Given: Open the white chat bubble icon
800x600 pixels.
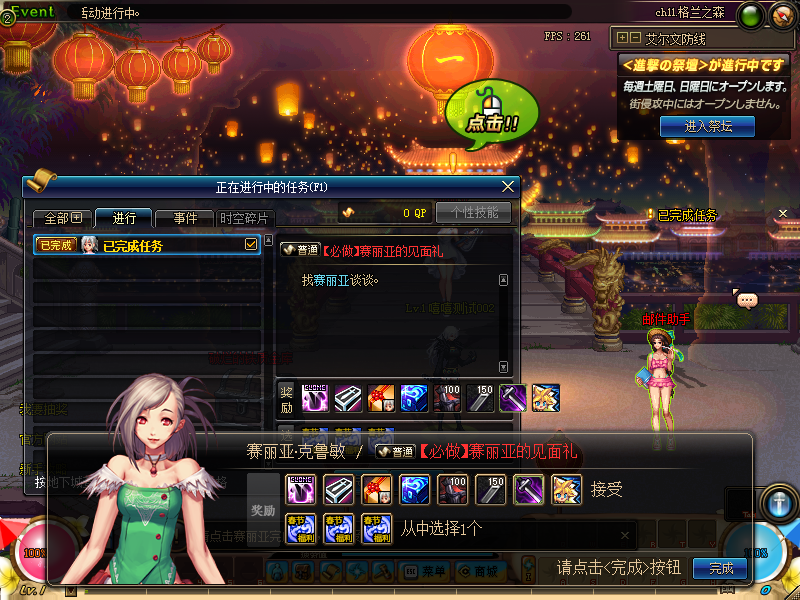Looking at the screenshot, I should point(747,299).
